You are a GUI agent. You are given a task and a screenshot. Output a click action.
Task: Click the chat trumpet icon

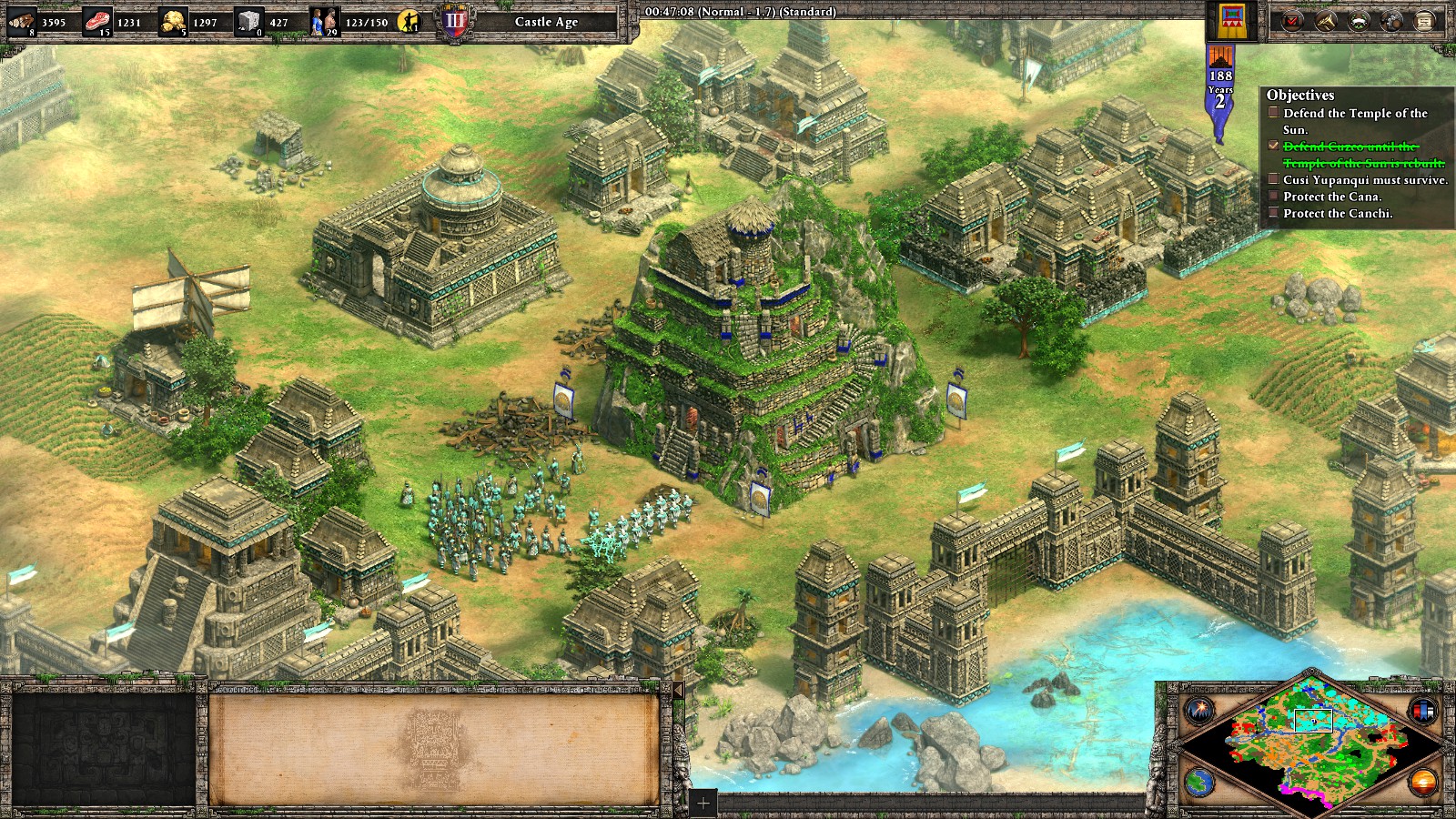(1326, 20)
